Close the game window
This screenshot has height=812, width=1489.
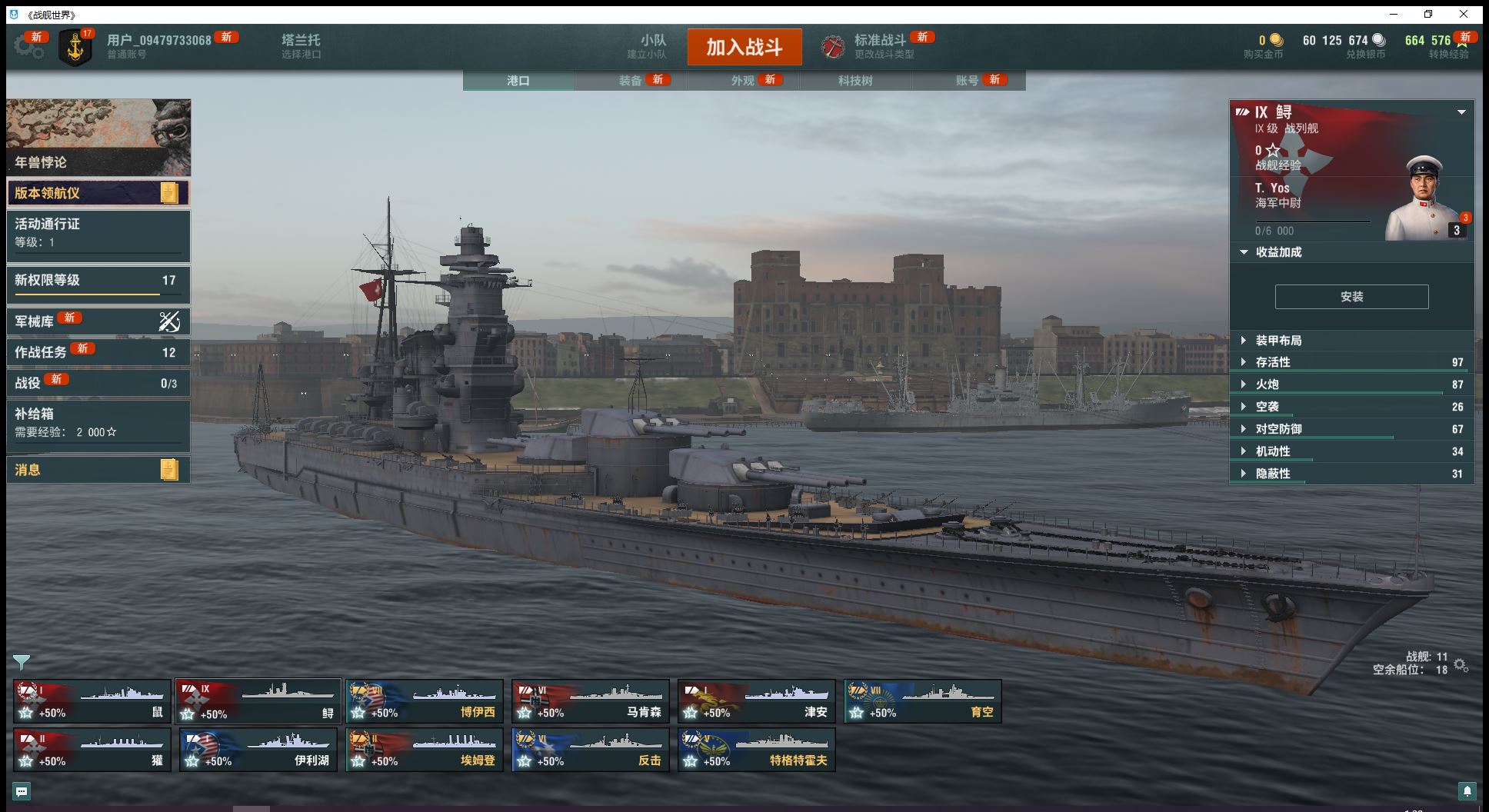pyautogui.click(x=1464, y=14)
